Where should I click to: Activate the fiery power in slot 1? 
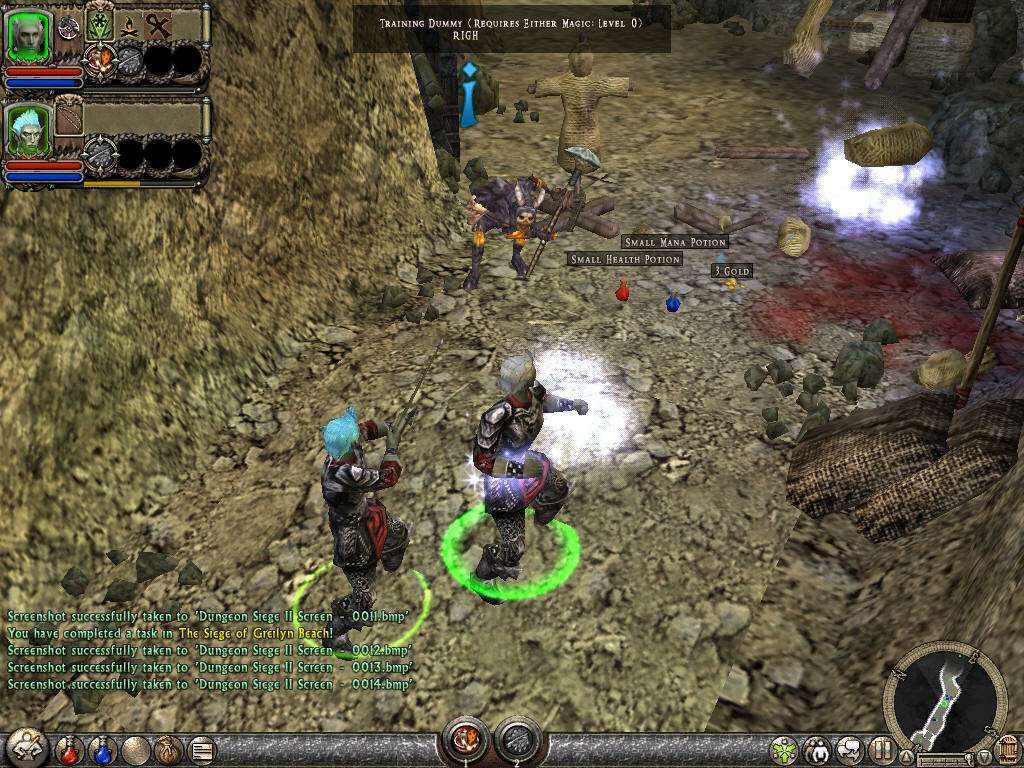click(x=466, y=741)
